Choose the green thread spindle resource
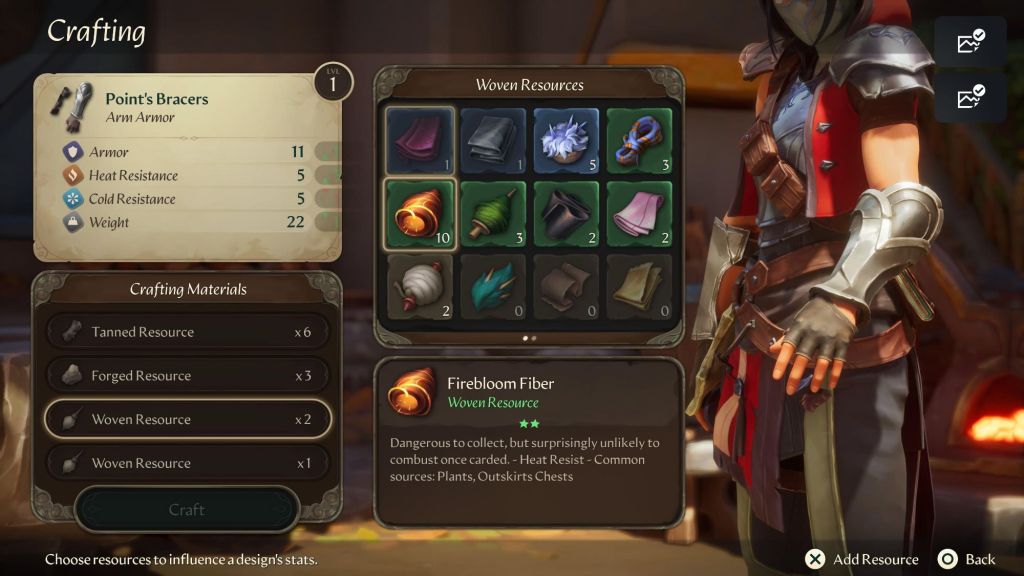Image resolution: width=1024 pixels, height=576 pixels. point(494,213)
